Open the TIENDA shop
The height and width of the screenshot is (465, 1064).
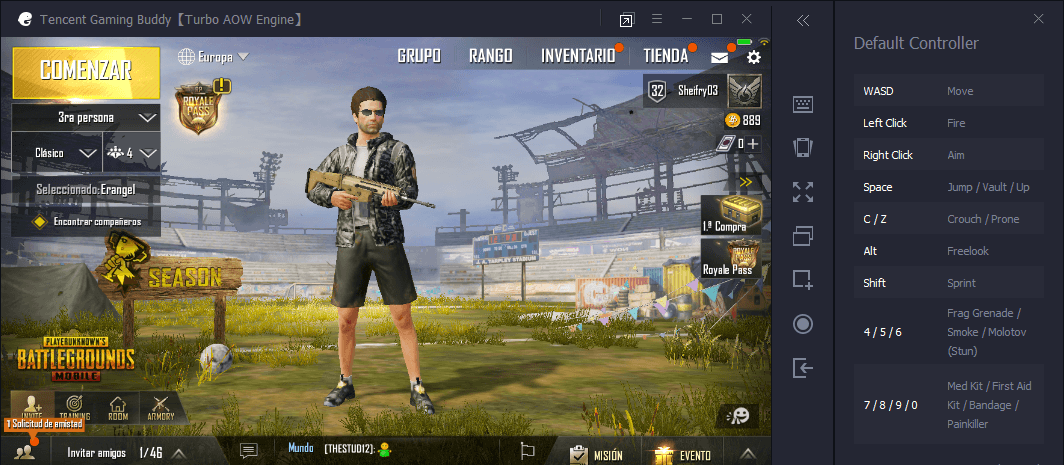tap(665, 56)
